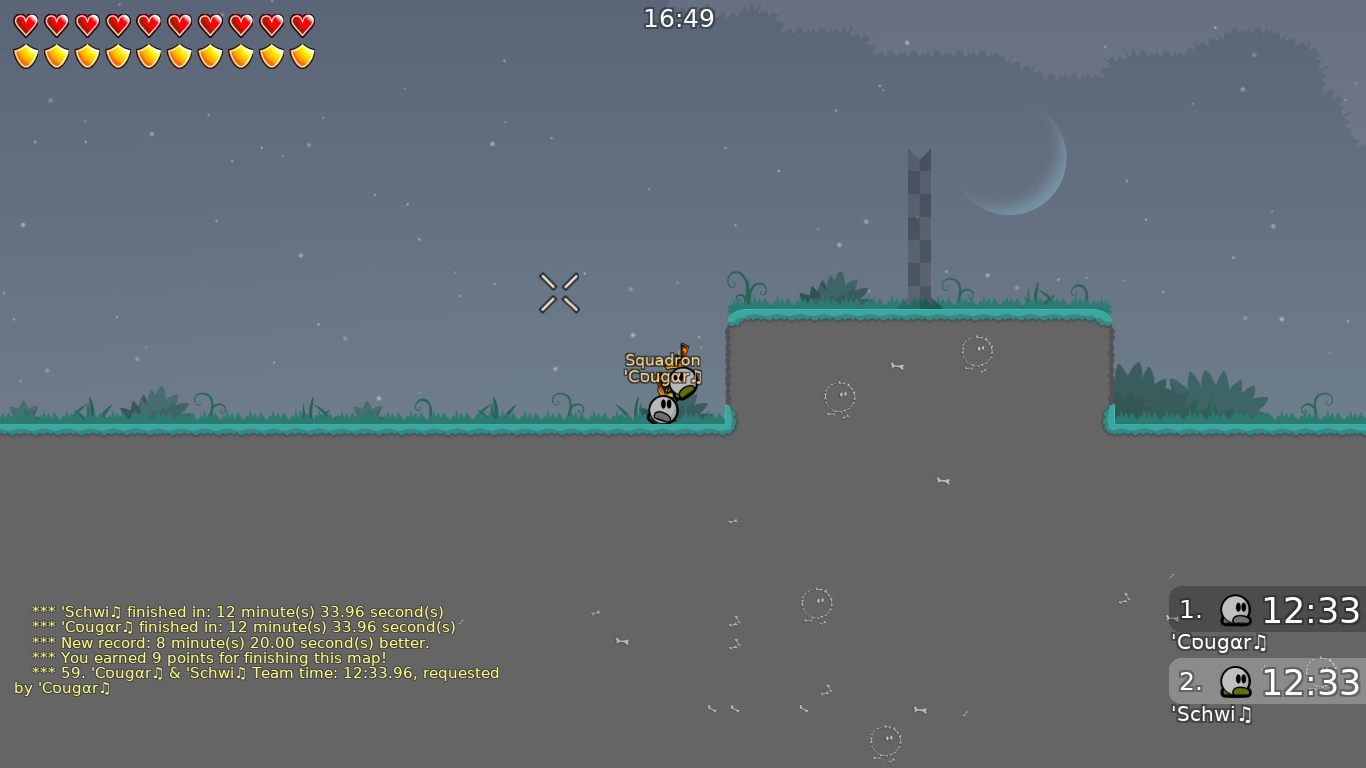
Task: Click the crosshair aim reticle
Action: pyautogui.click(x=559, y=291)
